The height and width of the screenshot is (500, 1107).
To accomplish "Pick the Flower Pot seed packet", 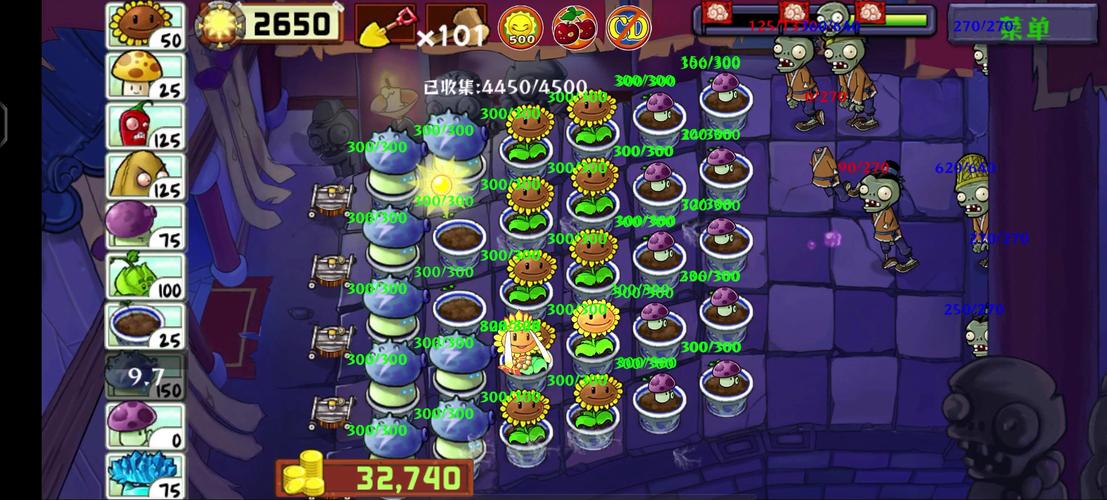I will coord(145,326).
